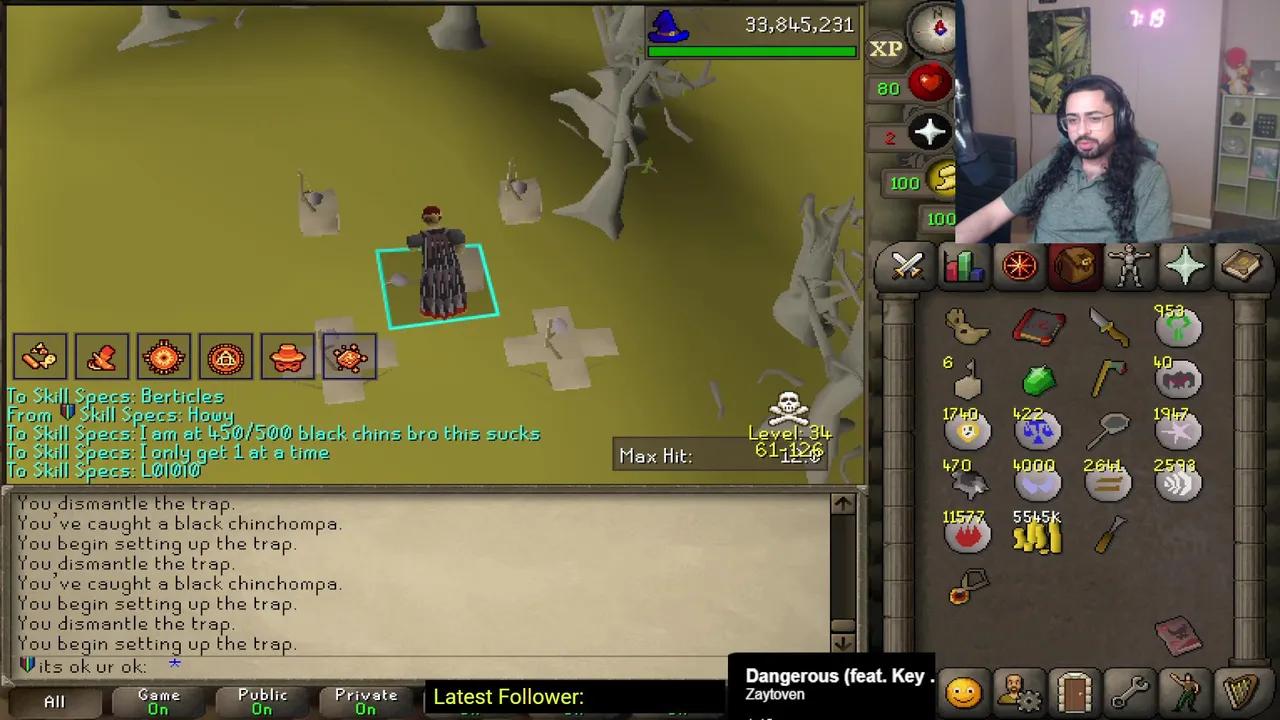Toggle Public chat off

(x=262, y=697)
